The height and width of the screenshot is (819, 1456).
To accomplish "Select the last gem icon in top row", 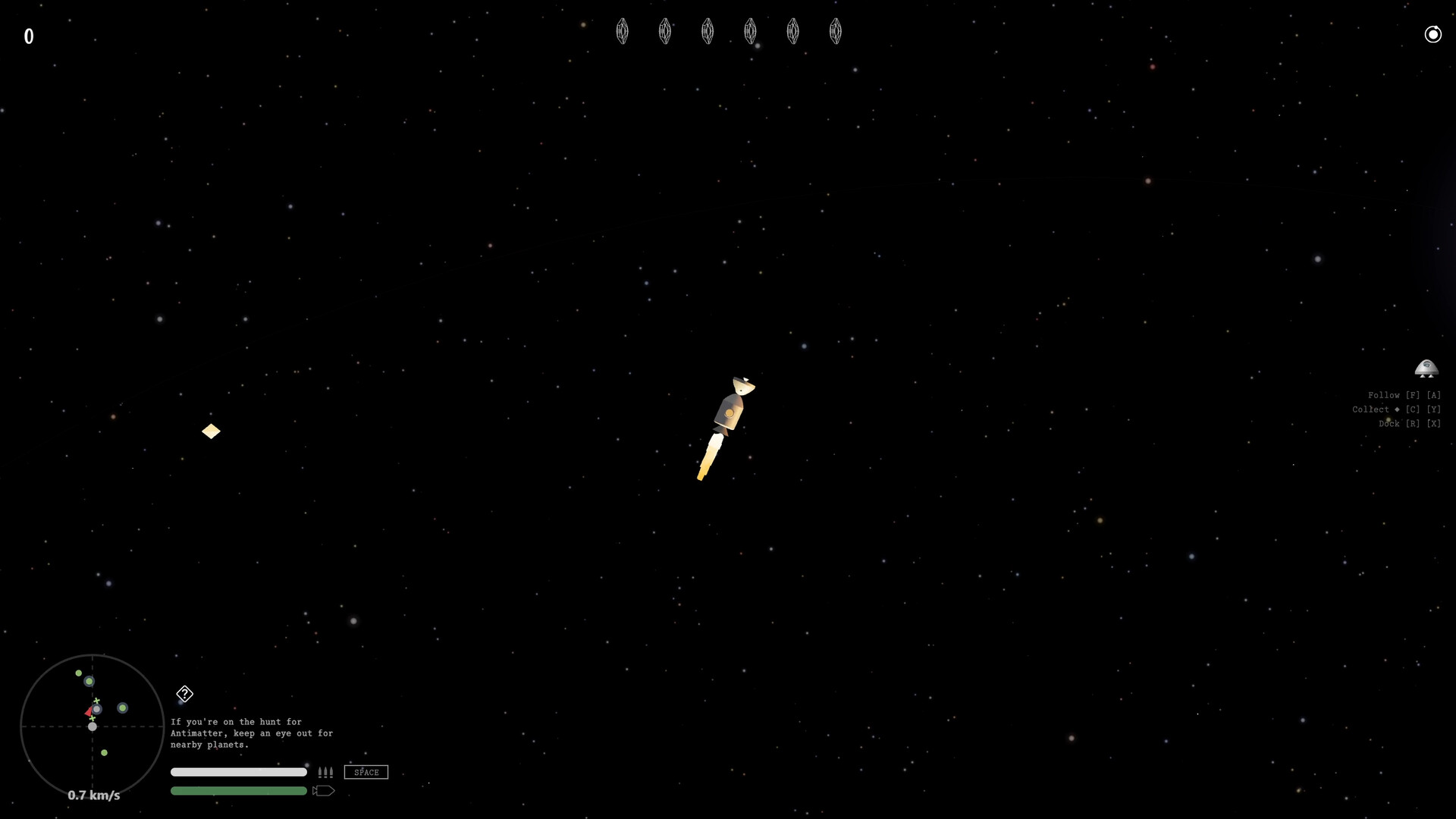I will pos(836,31).
